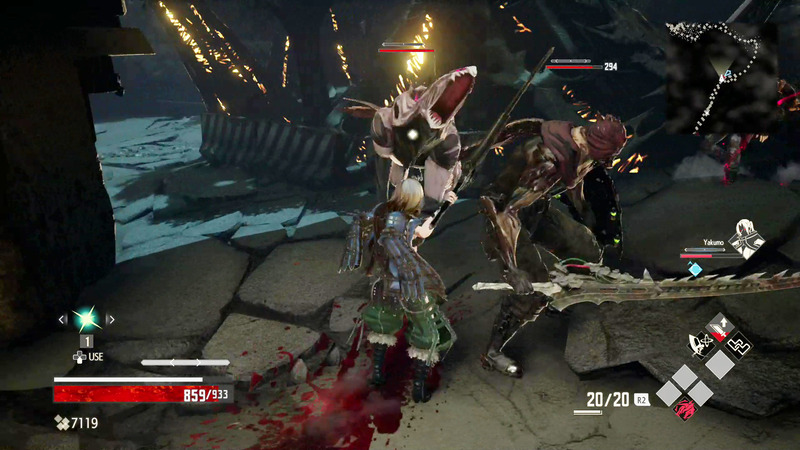
Task: Activate the red claw drain icon
Action: coord(687,407)
